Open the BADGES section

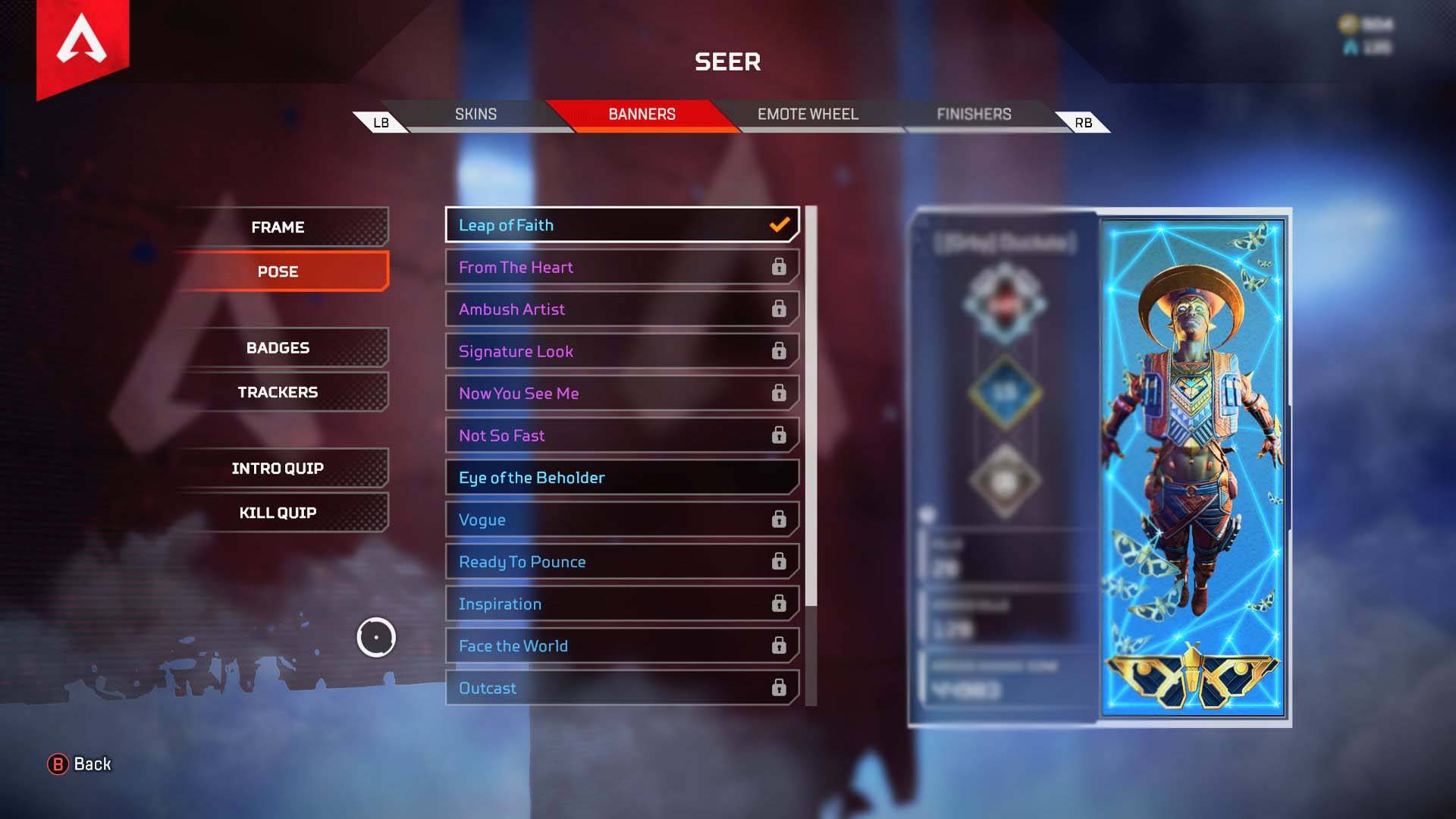pos(278,347)
